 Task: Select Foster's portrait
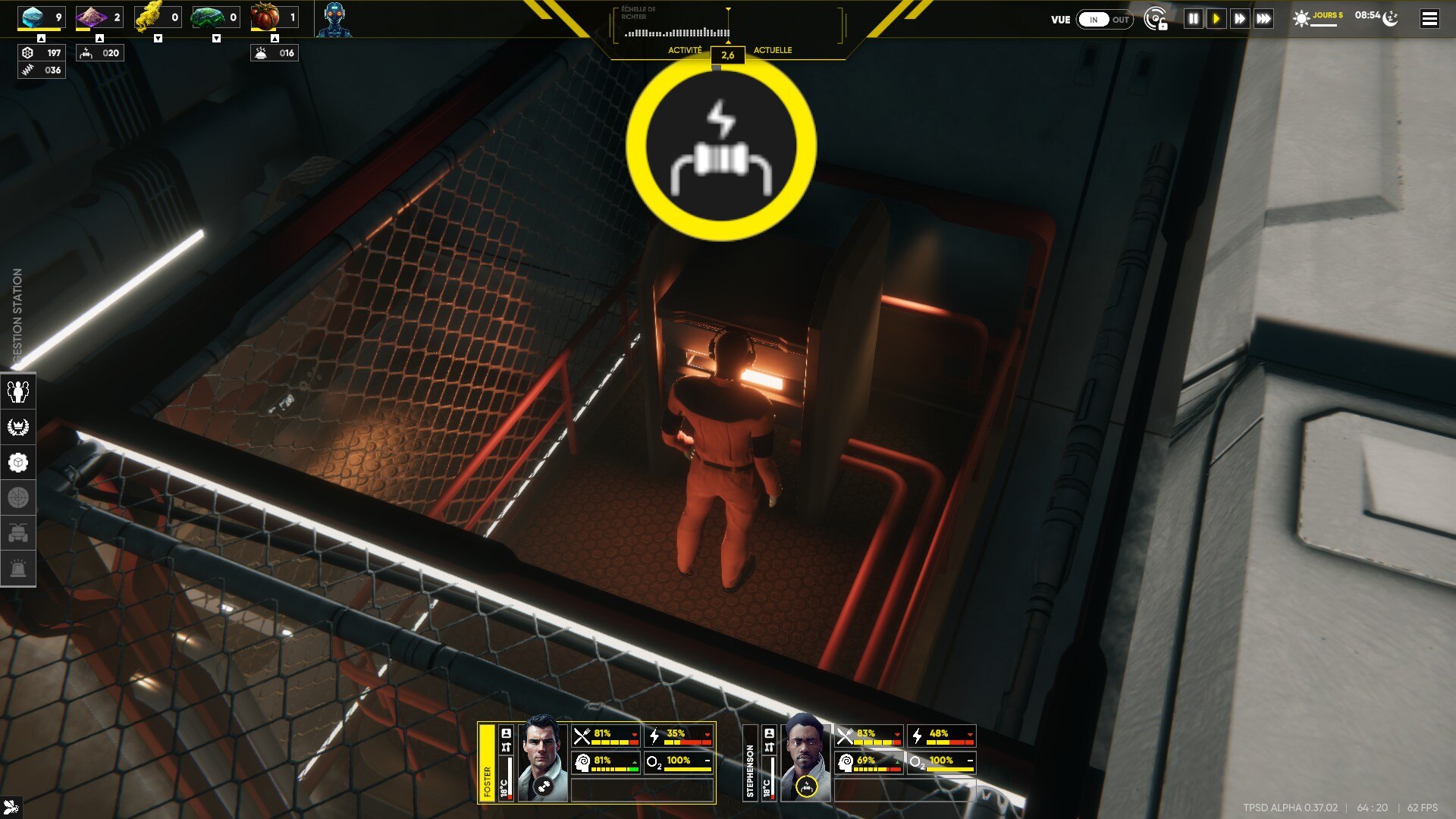pyautogui.click(x=542, y=758)
